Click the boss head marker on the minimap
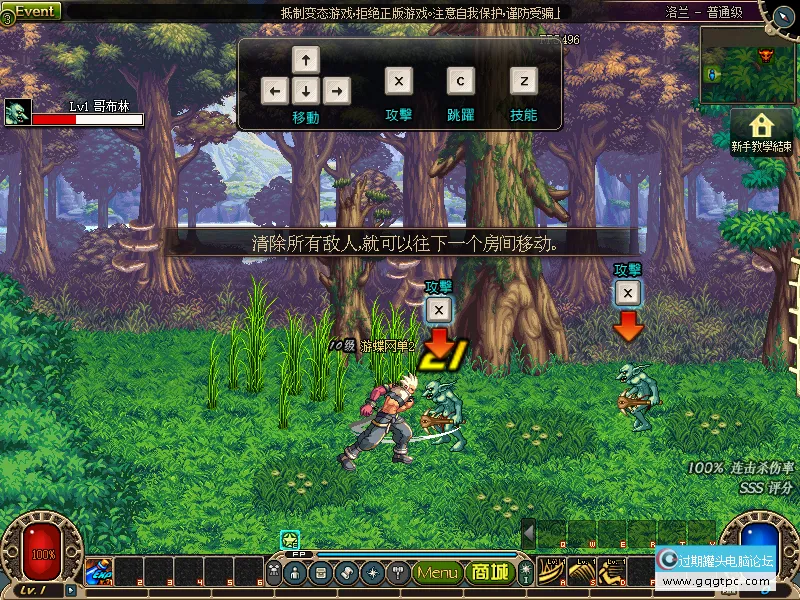800x600 pixels. coord(767,53)
